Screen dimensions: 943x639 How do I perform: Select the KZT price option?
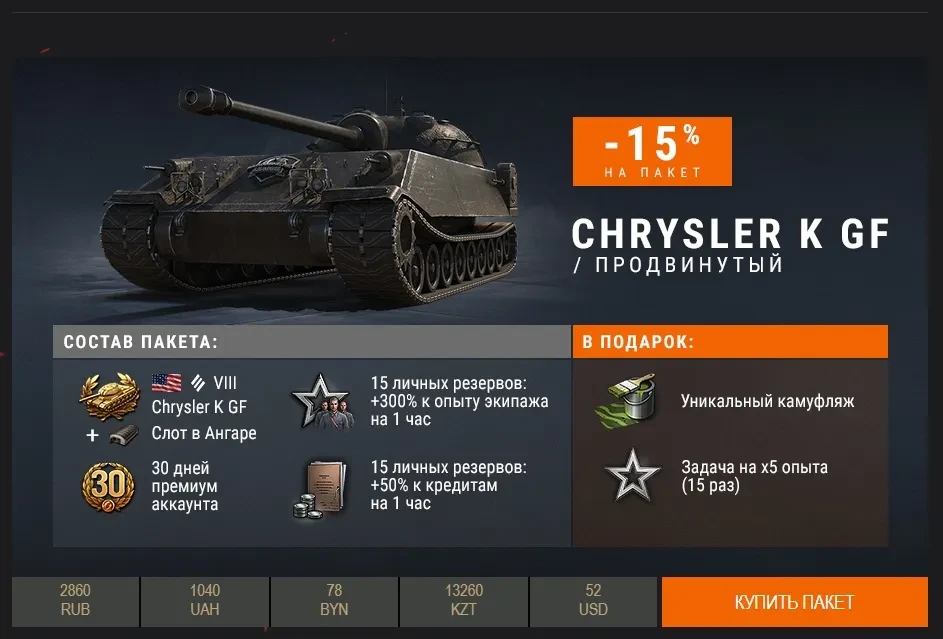tap(464, 601)
